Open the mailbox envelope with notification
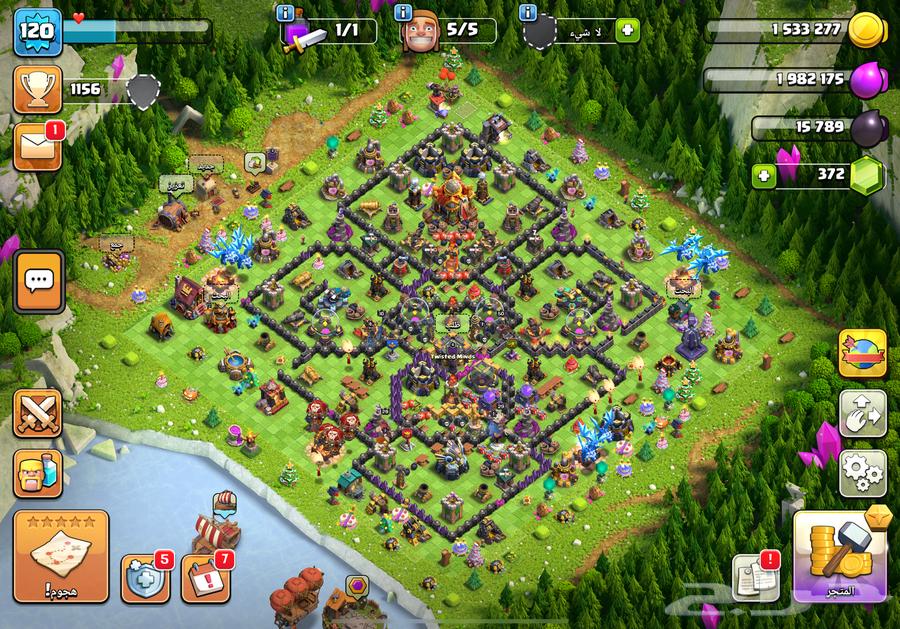 coord(38,146)
